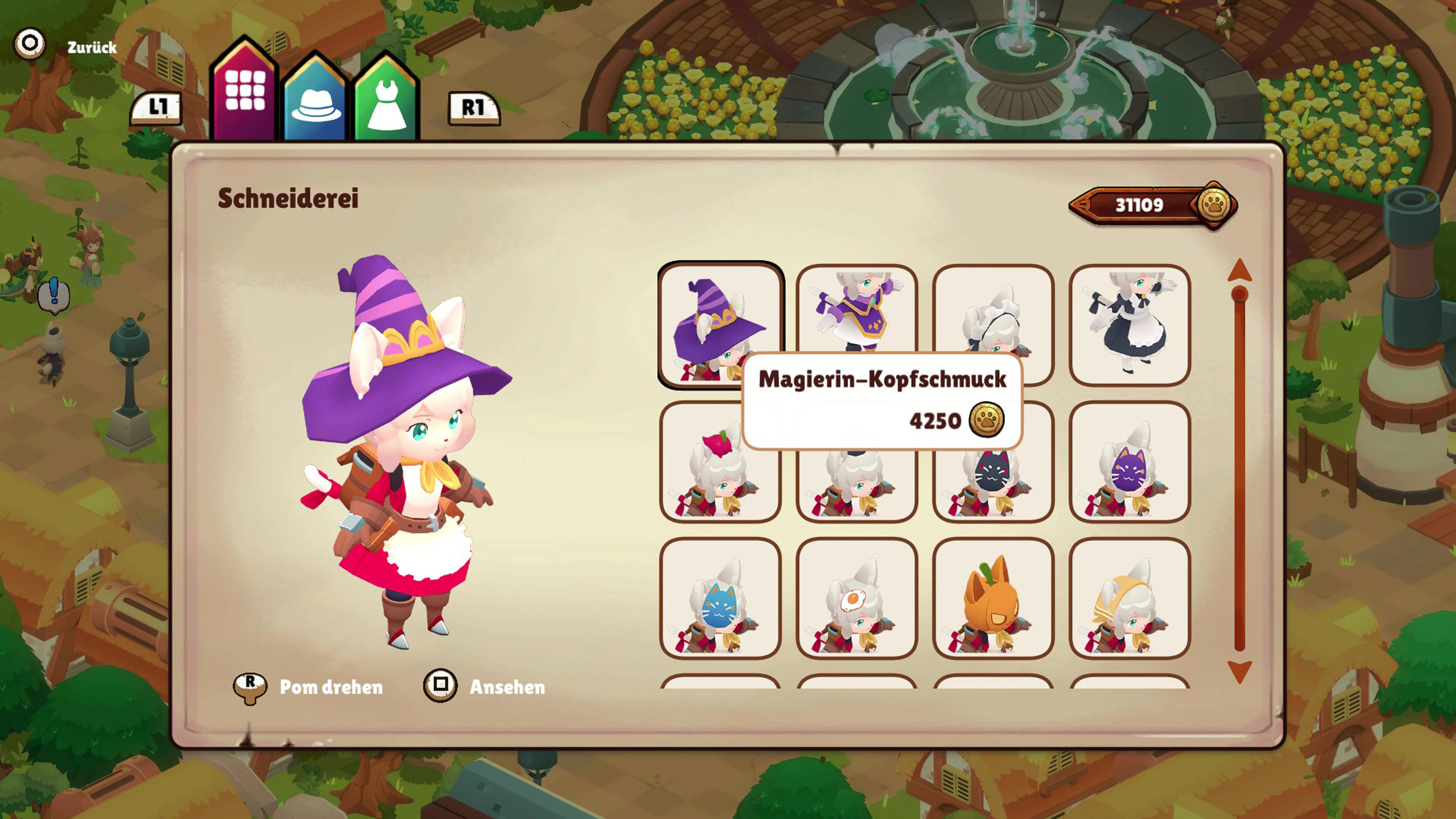Pick the yellow headscarf item
1456x819 pixels.
(1129, 598)
